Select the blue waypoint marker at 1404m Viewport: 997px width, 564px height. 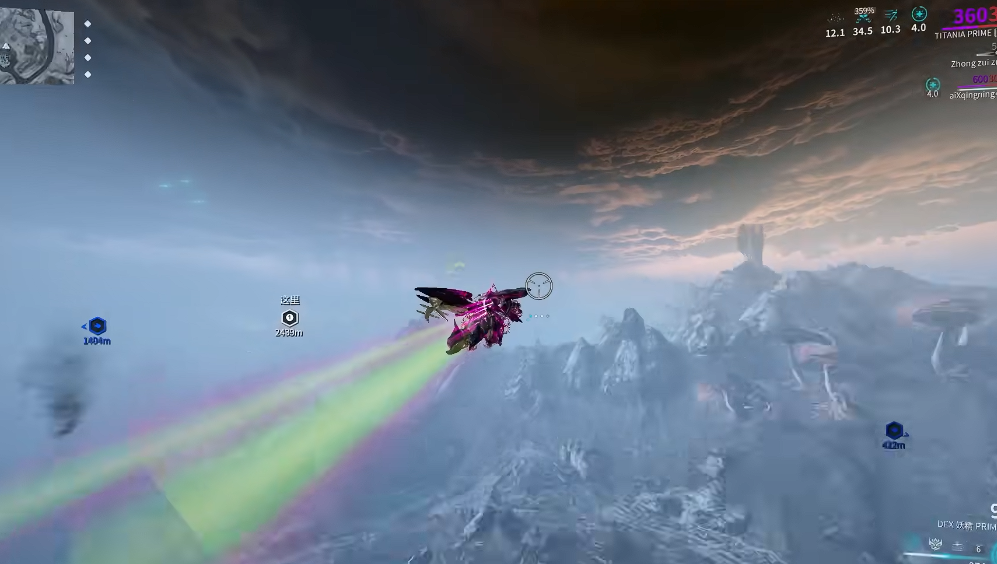click(x=97, y=326)
